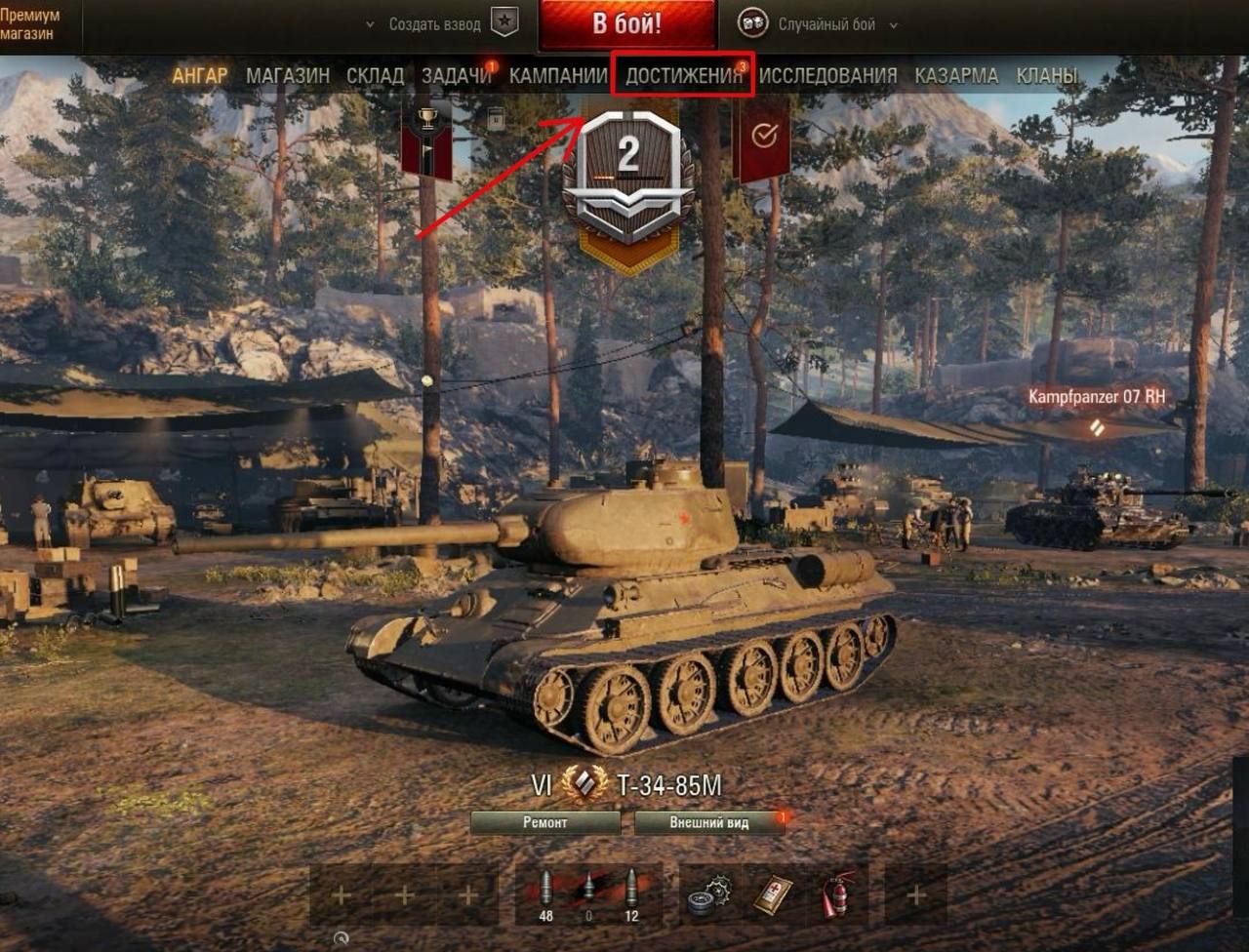
Task: Open the red checkmark flag banner
Action: (763, 138)
